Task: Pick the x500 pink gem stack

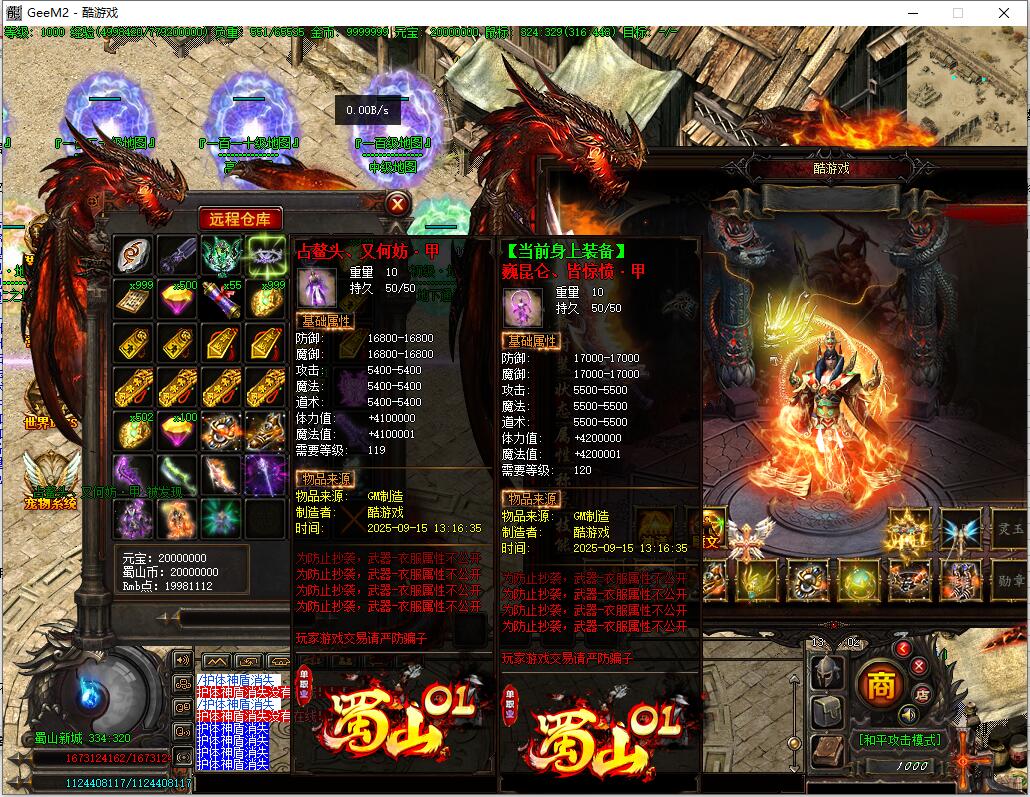Action: tap(178, 299)
